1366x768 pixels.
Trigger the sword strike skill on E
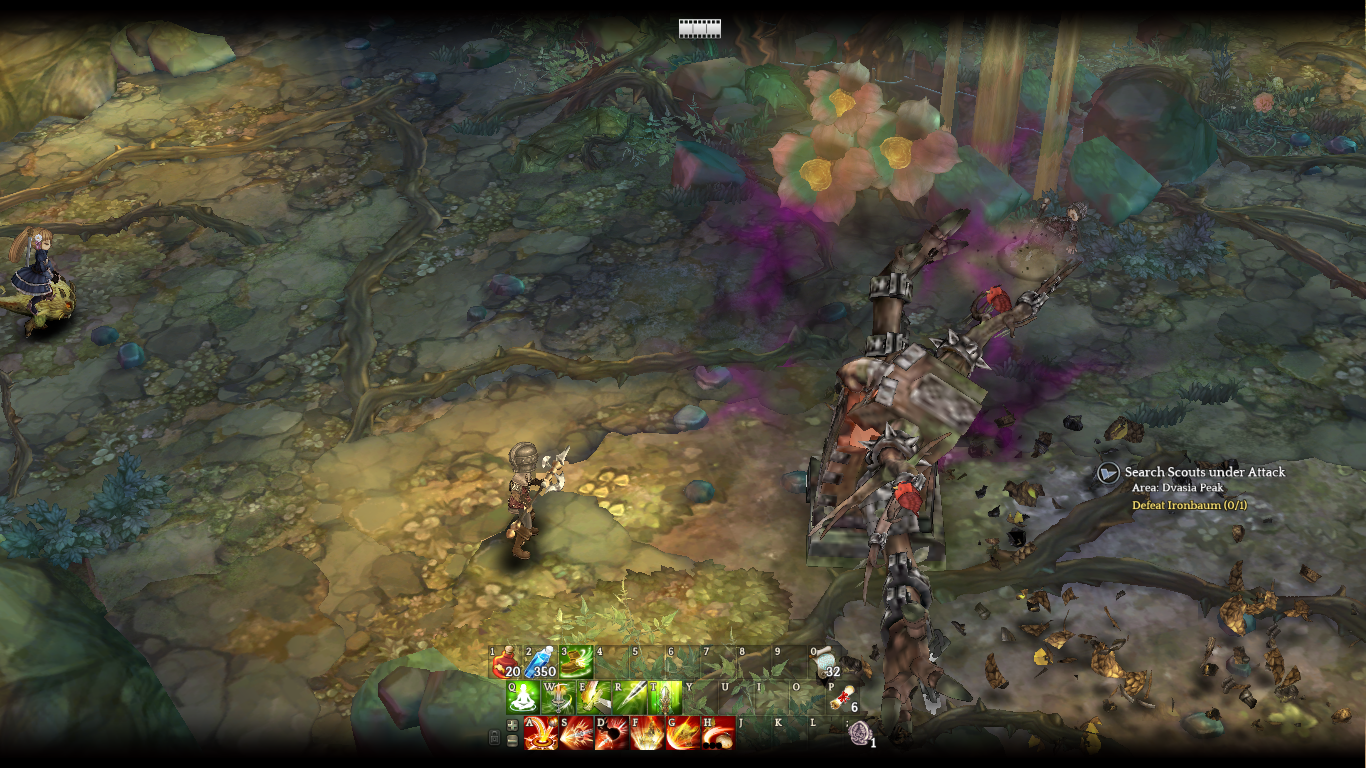(594, 698)
